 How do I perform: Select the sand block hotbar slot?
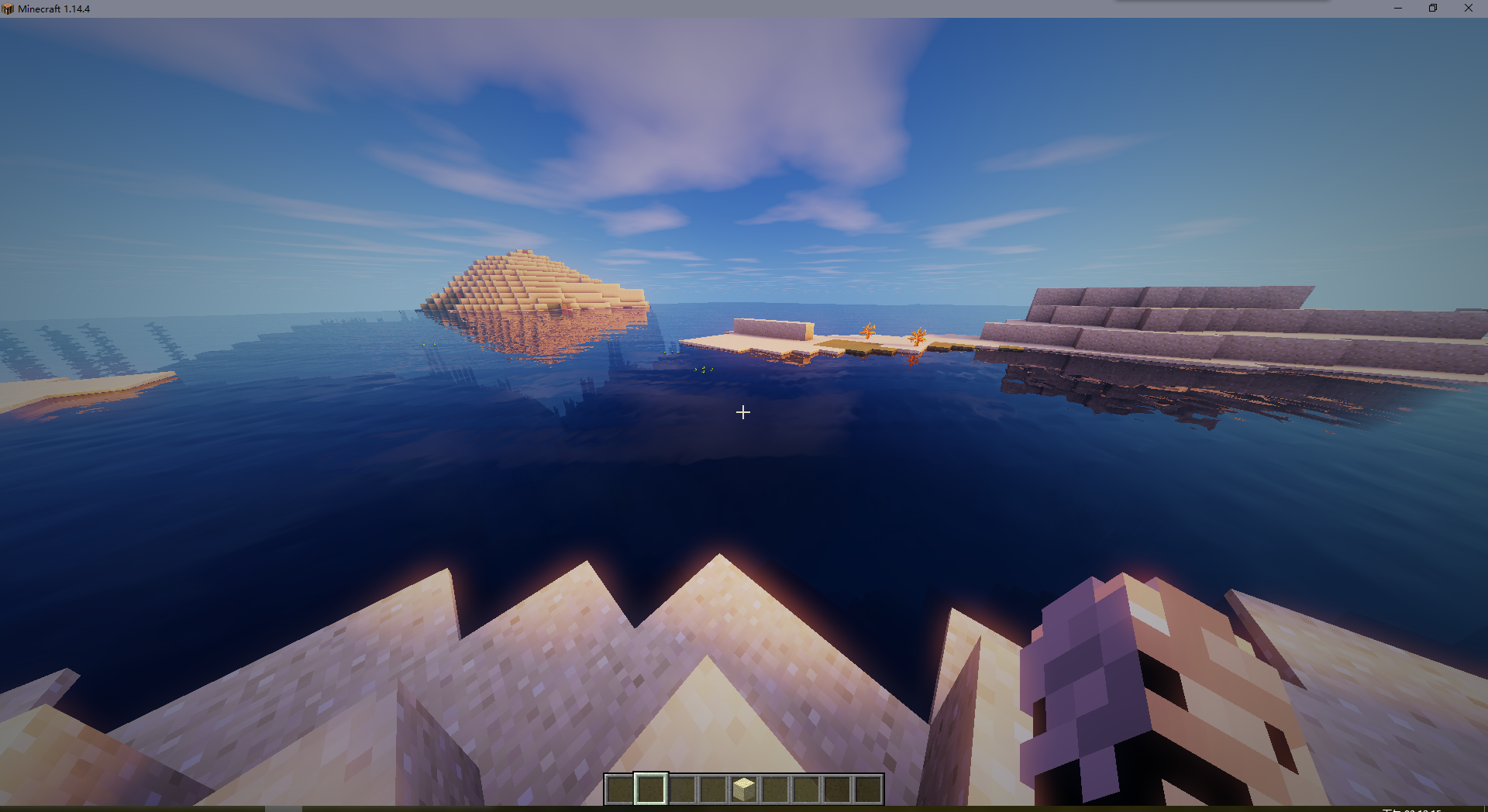pyautogui.click(x=744, y=790)
